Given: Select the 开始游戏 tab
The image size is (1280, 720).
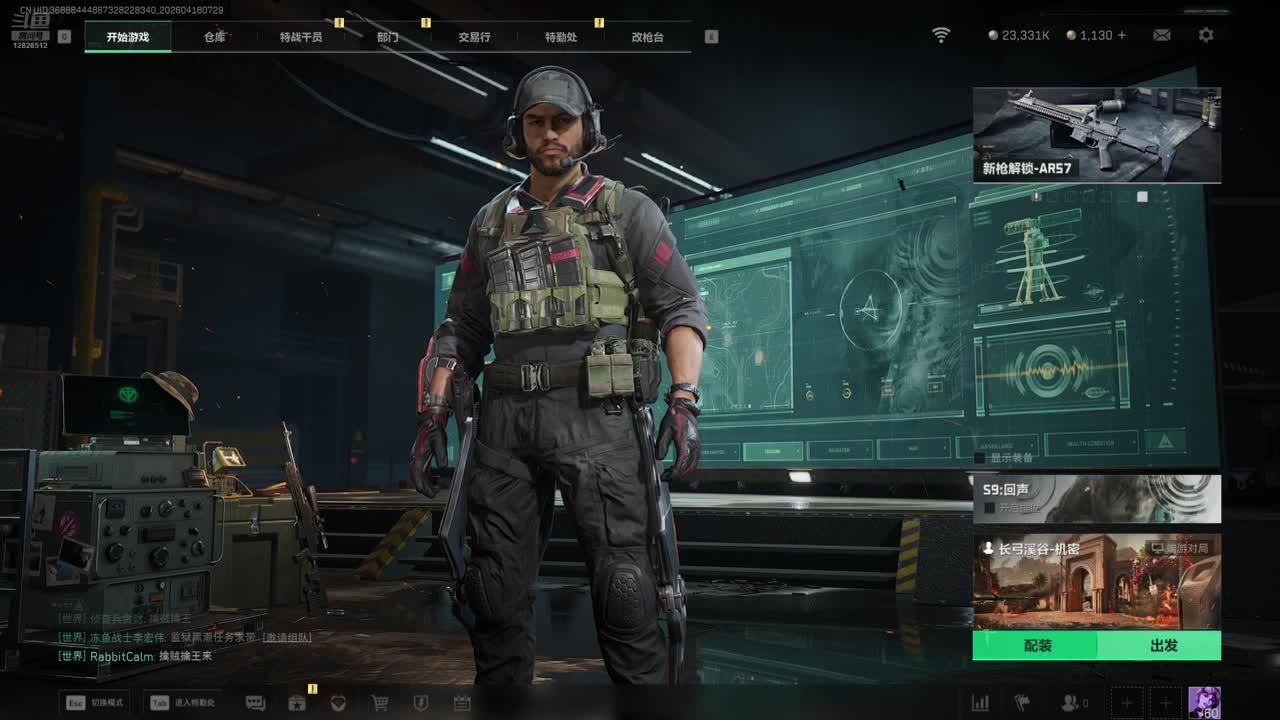Looking at the screenshot, I should click(x=128, y=37).
